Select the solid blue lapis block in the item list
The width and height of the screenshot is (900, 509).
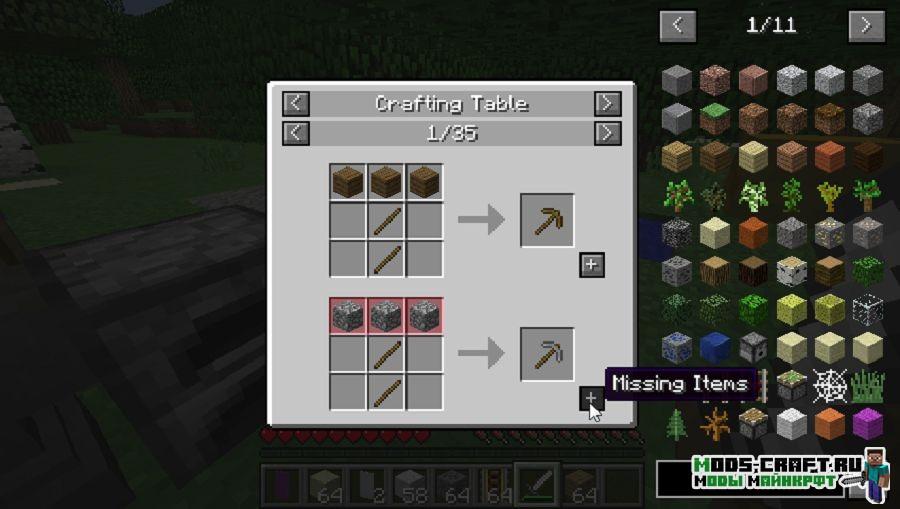point(715,346)
